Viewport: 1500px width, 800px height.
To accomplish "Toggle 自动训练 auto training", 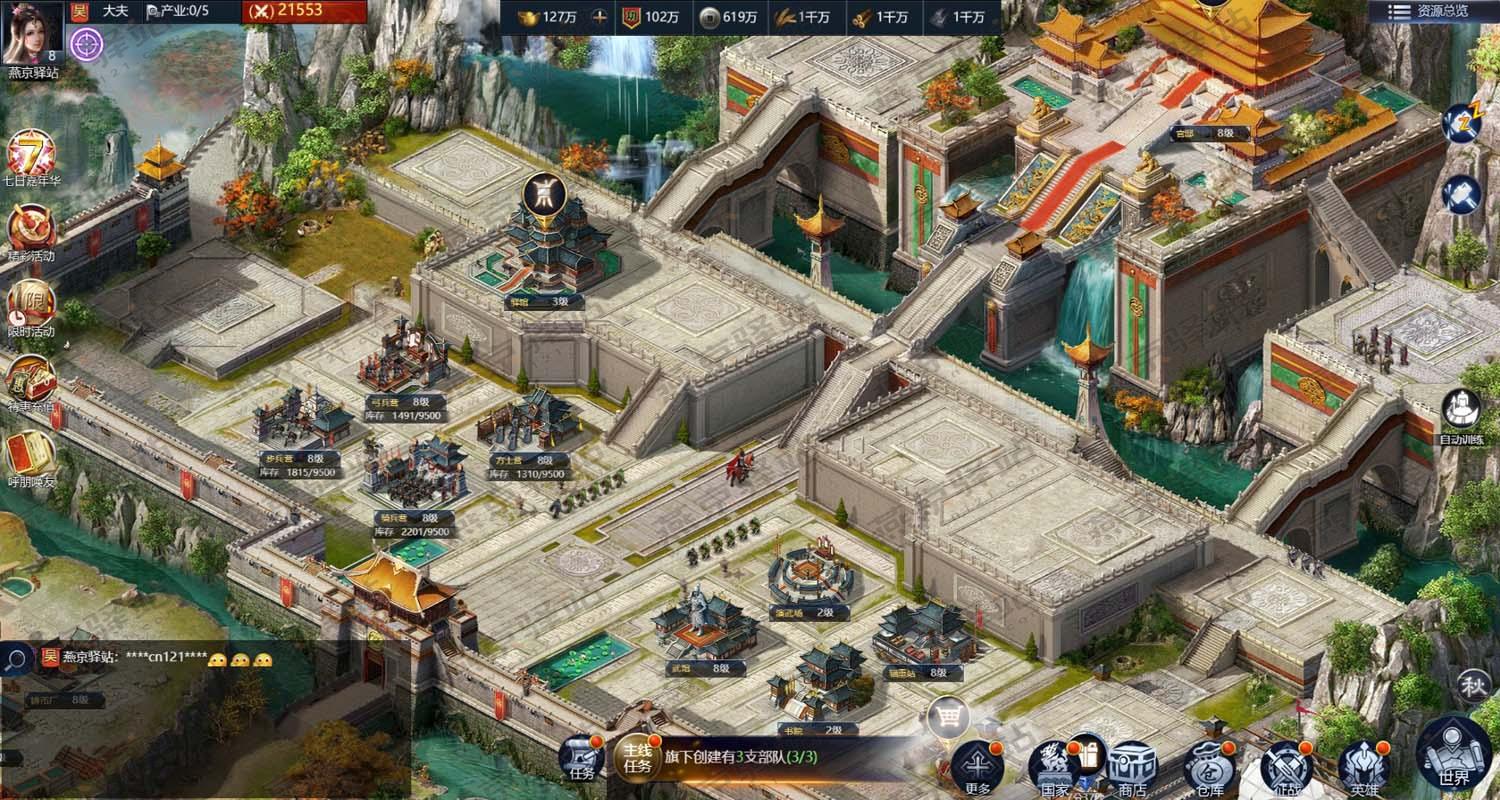I will pyautogui.click(x=1461, y=413).
